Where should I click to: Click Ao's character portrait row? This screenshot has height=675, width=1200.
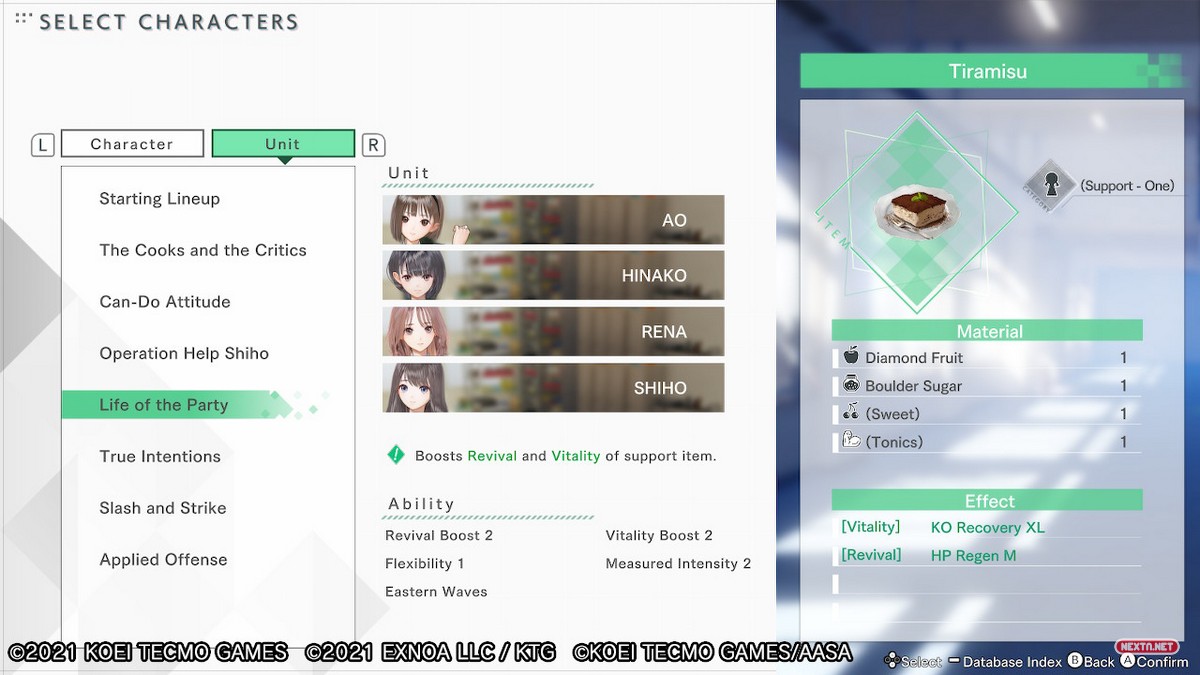tap(553, 220)
